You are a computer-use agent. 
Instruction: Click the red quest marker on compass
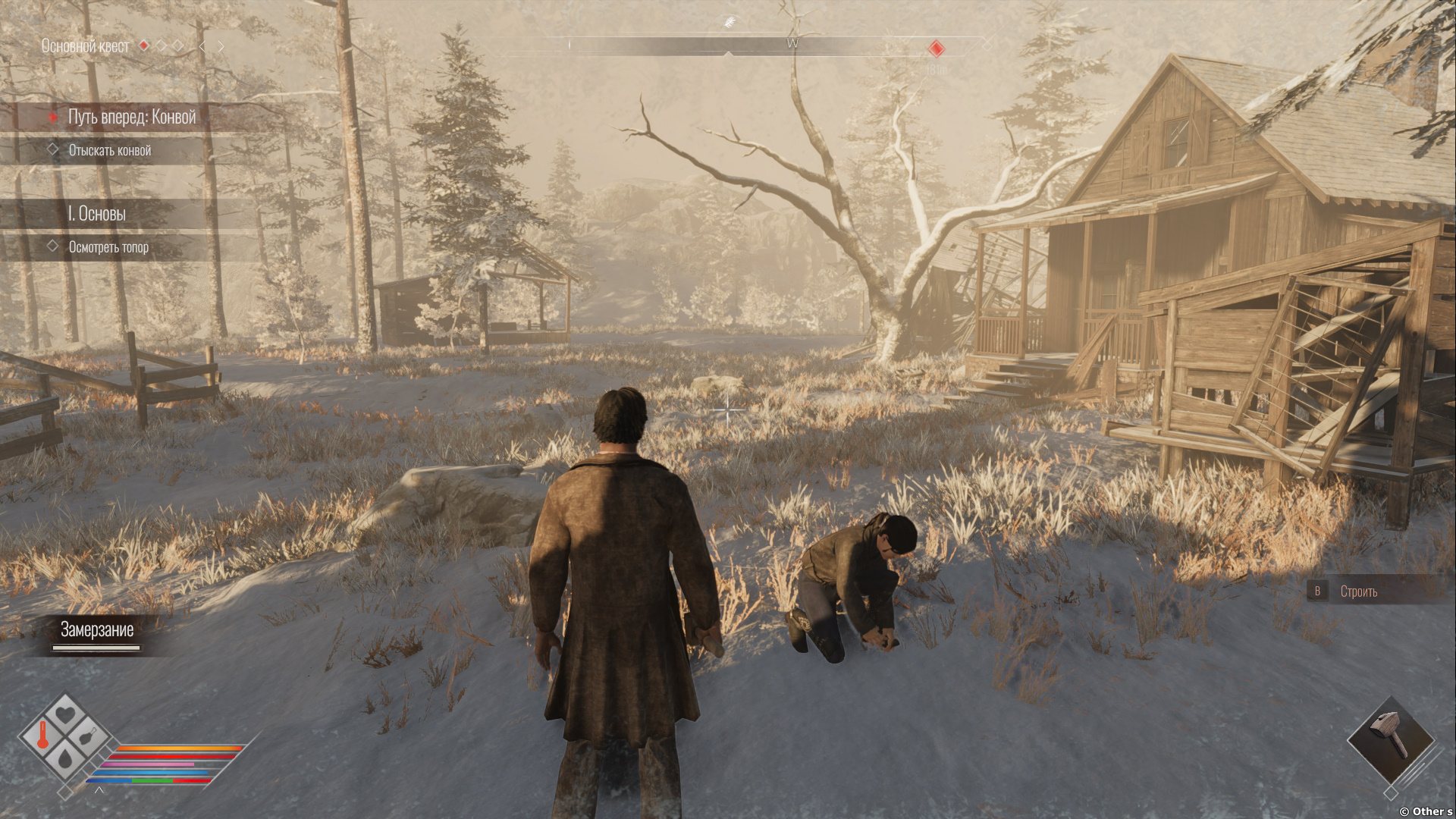tap(937, 49)
